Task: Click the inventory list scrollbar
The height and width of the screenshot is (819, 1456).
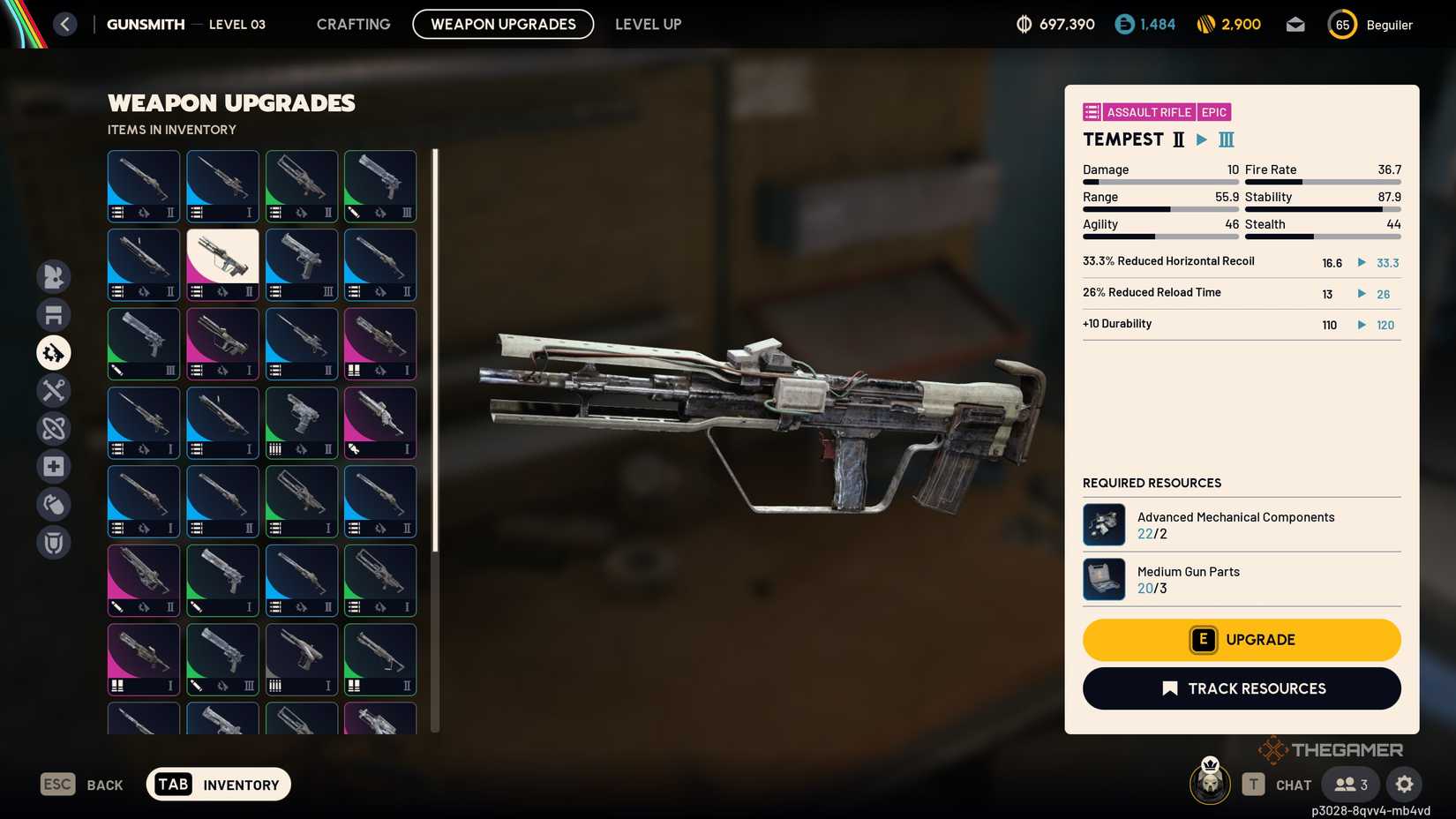Action: coord(433,353)
